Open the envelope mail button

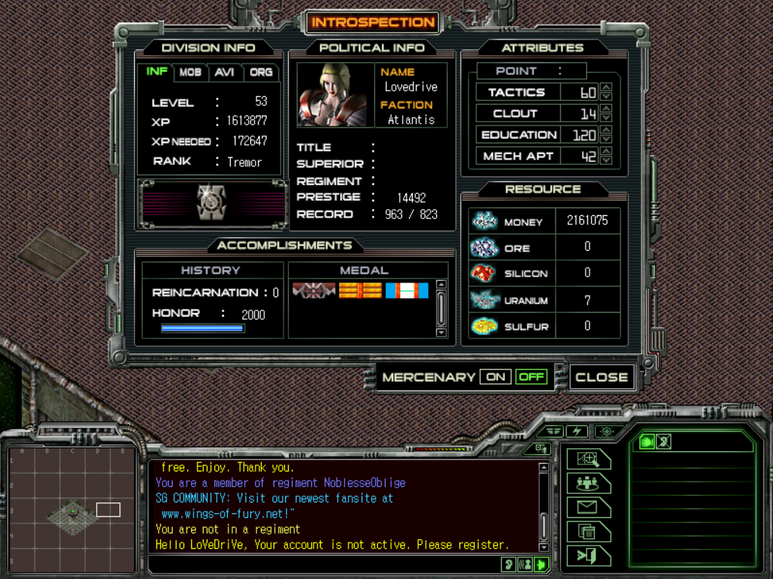pos(588,507)
